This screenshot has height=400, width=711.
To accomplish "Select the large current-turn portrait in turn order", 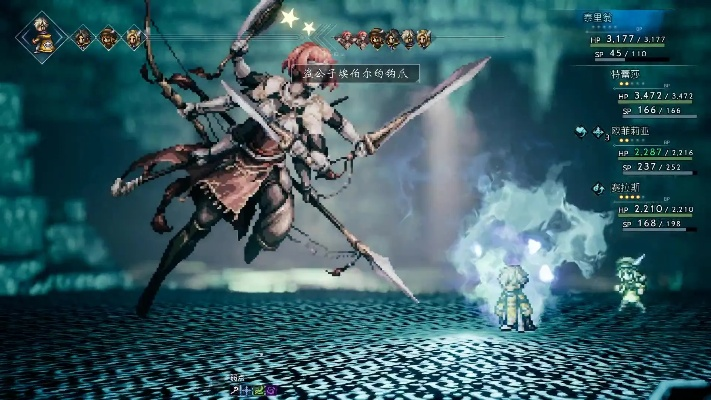I will click(x=42, y=37).
